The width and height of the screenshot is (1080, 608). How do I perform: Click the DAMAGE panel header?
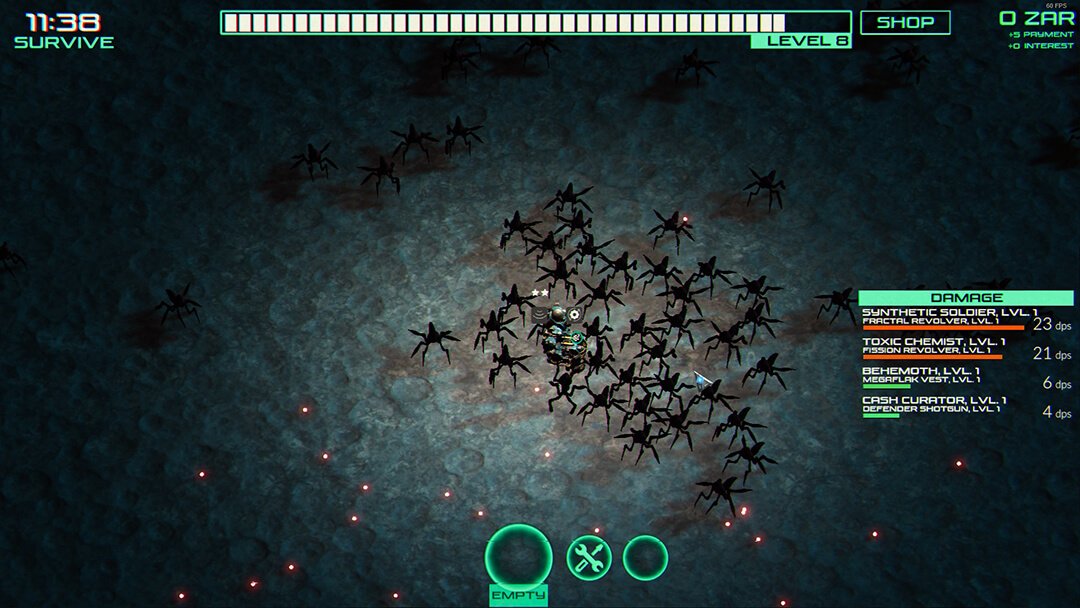(x=965, y=298)
